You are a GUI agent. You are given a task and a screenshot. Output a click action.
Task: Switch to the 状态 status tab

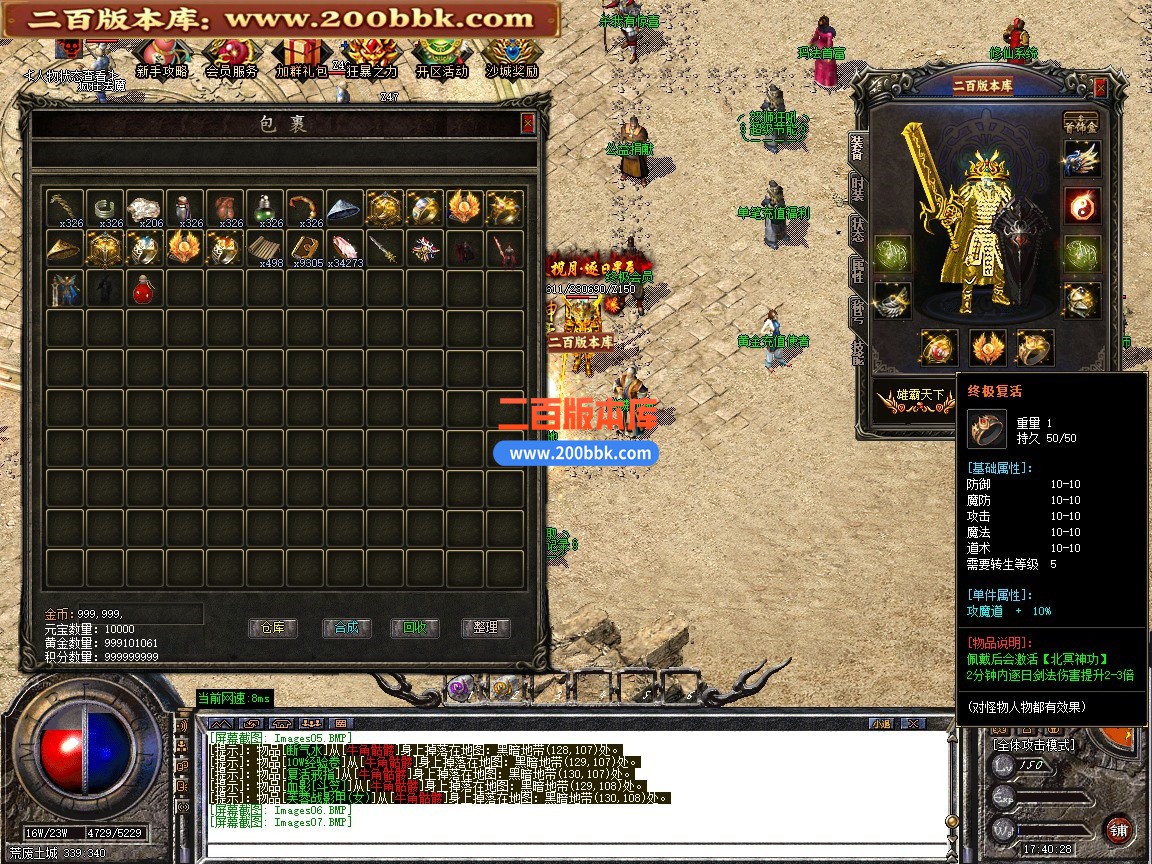[x=858, y=228]
